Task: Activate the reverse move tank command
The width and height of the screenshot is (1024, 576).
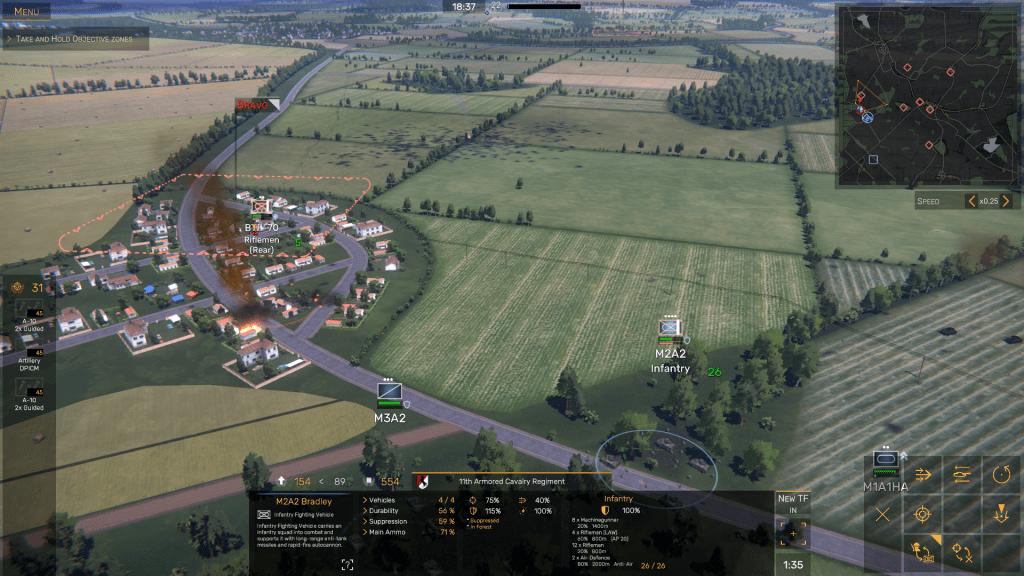Action: (x=962, y=474)
